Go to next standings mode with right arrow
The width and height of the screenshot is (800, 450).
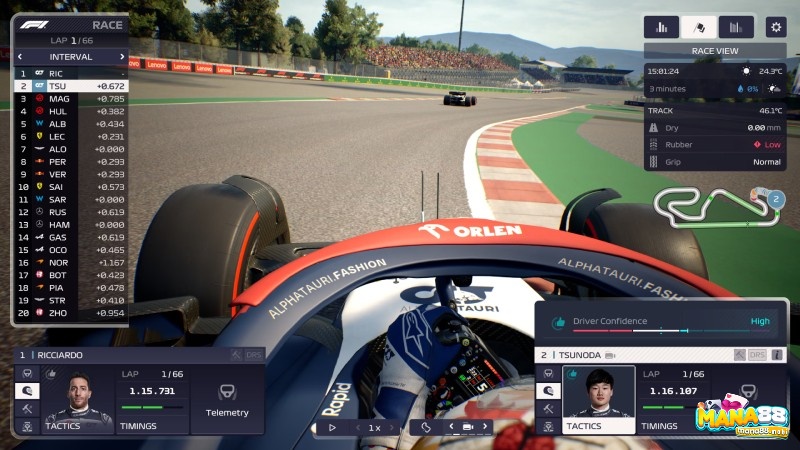tap(122, 57)
